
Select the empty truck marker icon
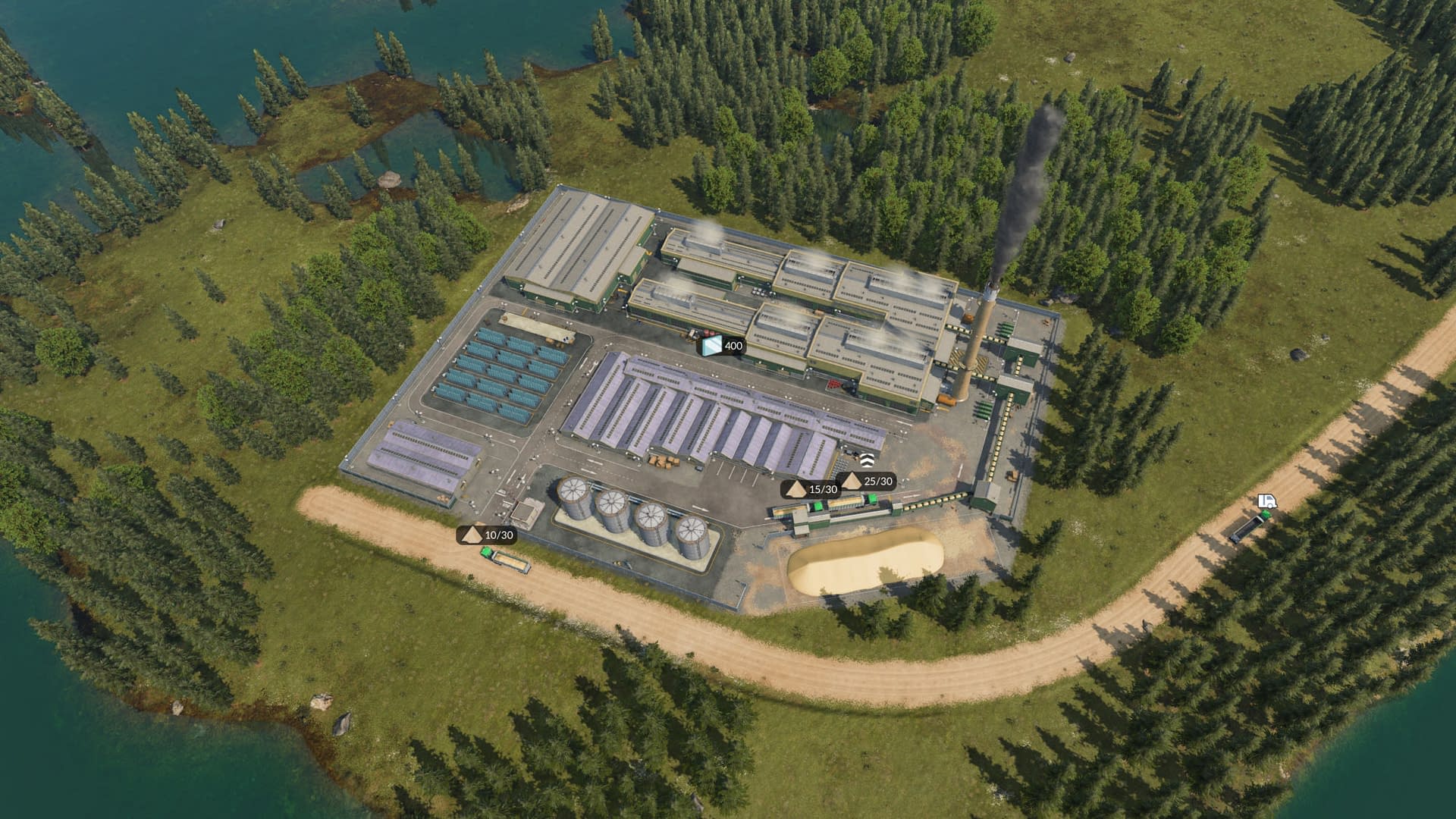[x=1267, y=501]
